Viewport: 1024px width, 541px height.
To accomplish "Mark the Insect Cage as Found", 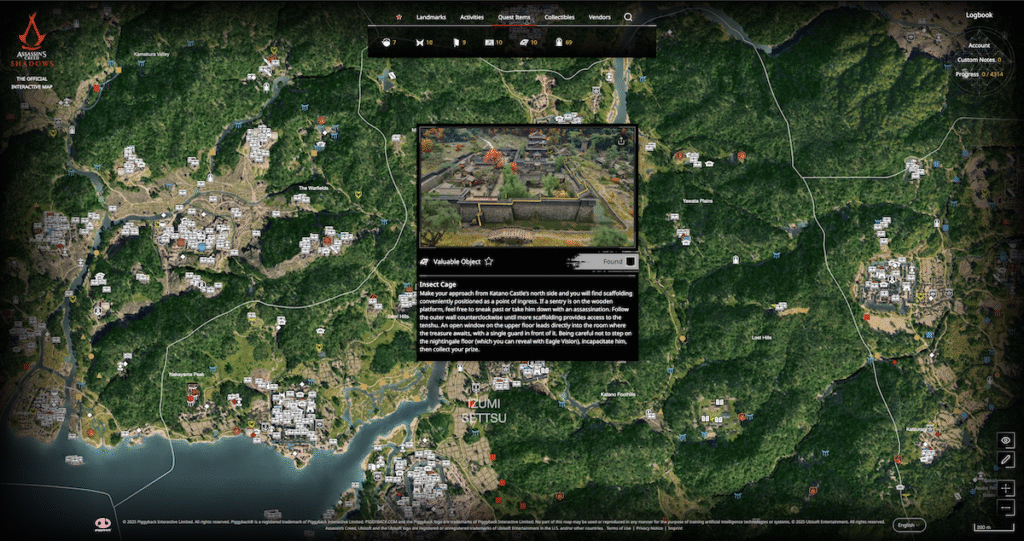I will pos(630,262).
